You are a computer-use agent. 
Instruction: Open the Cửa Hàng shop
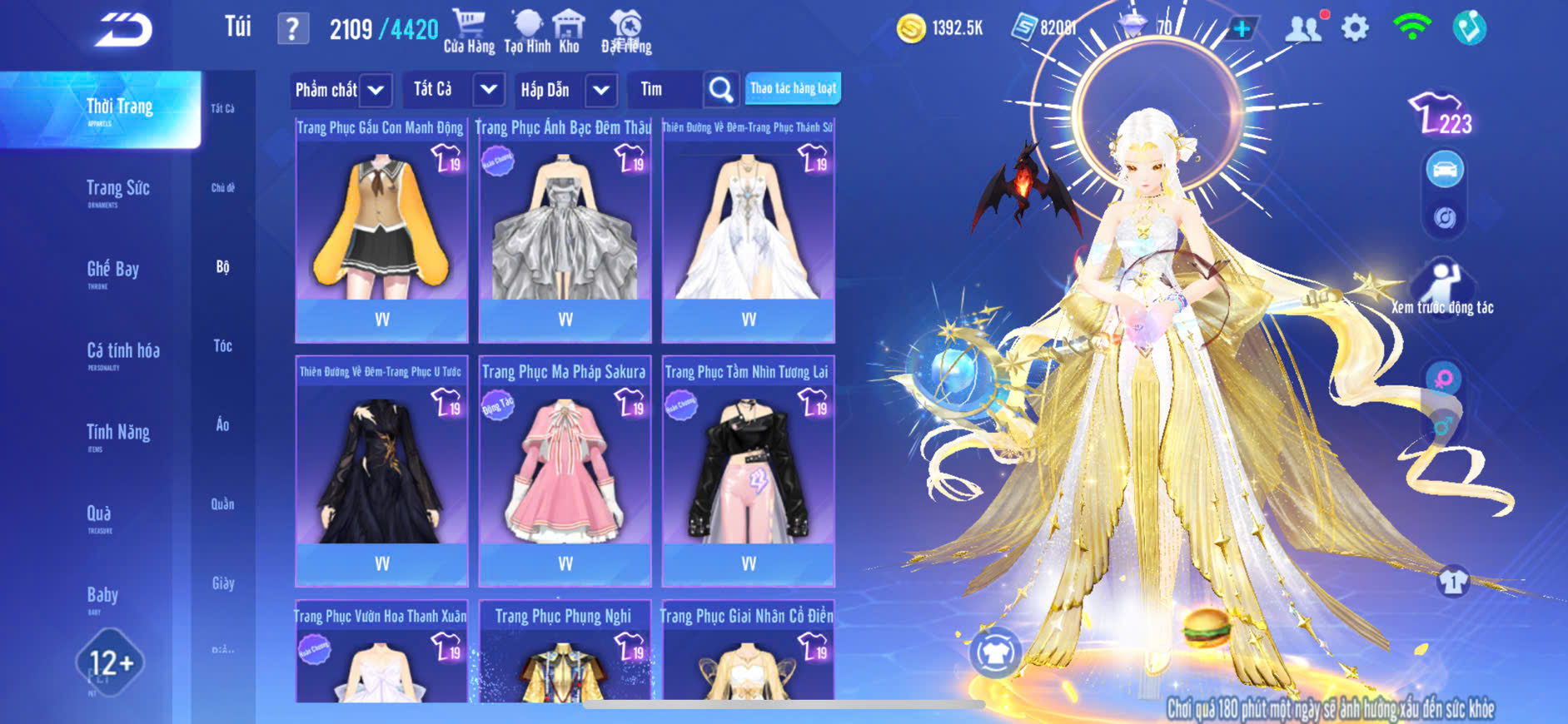click(469, 32)
